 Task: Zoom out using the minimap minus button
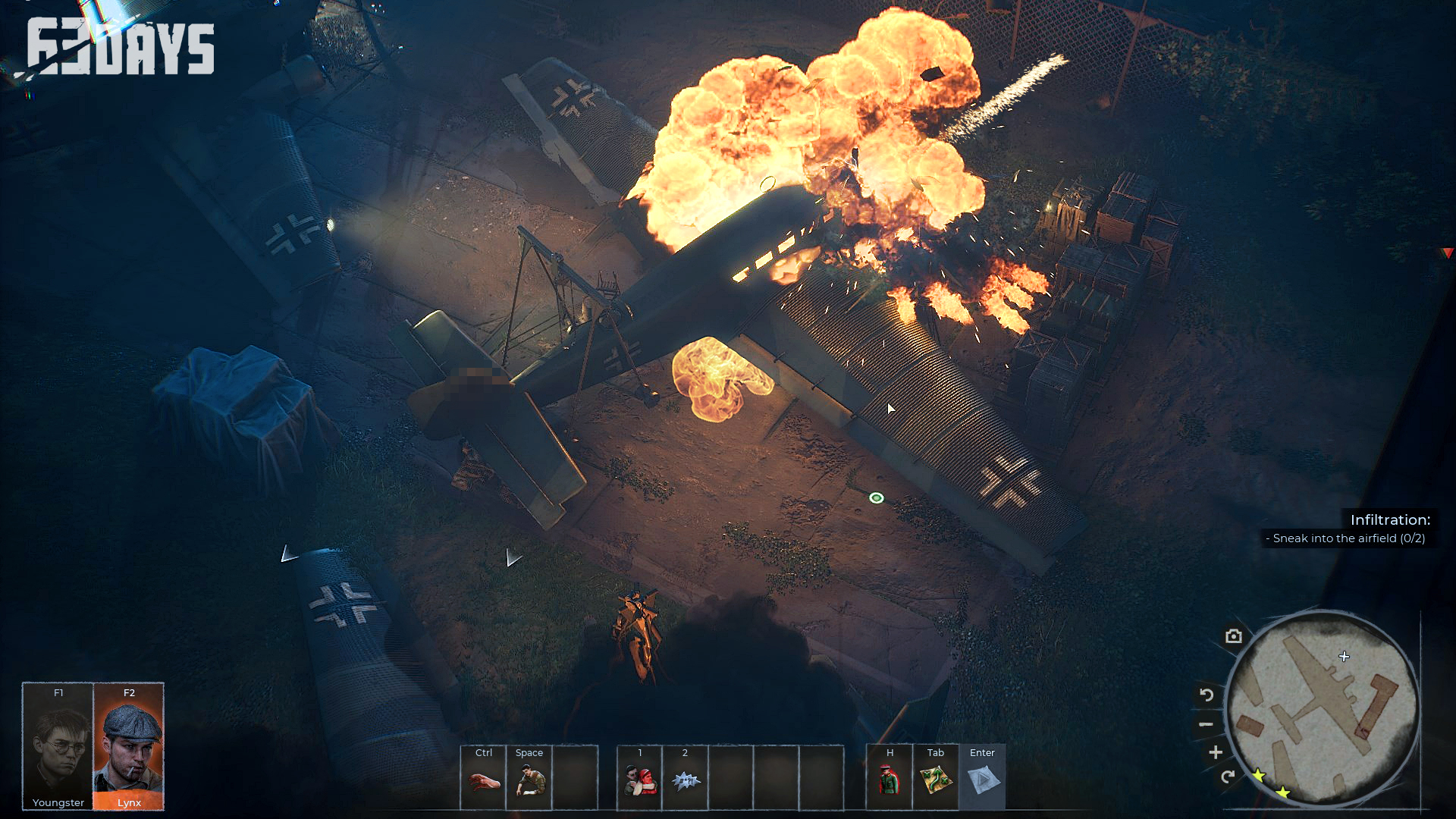[x=1206, y=724]
